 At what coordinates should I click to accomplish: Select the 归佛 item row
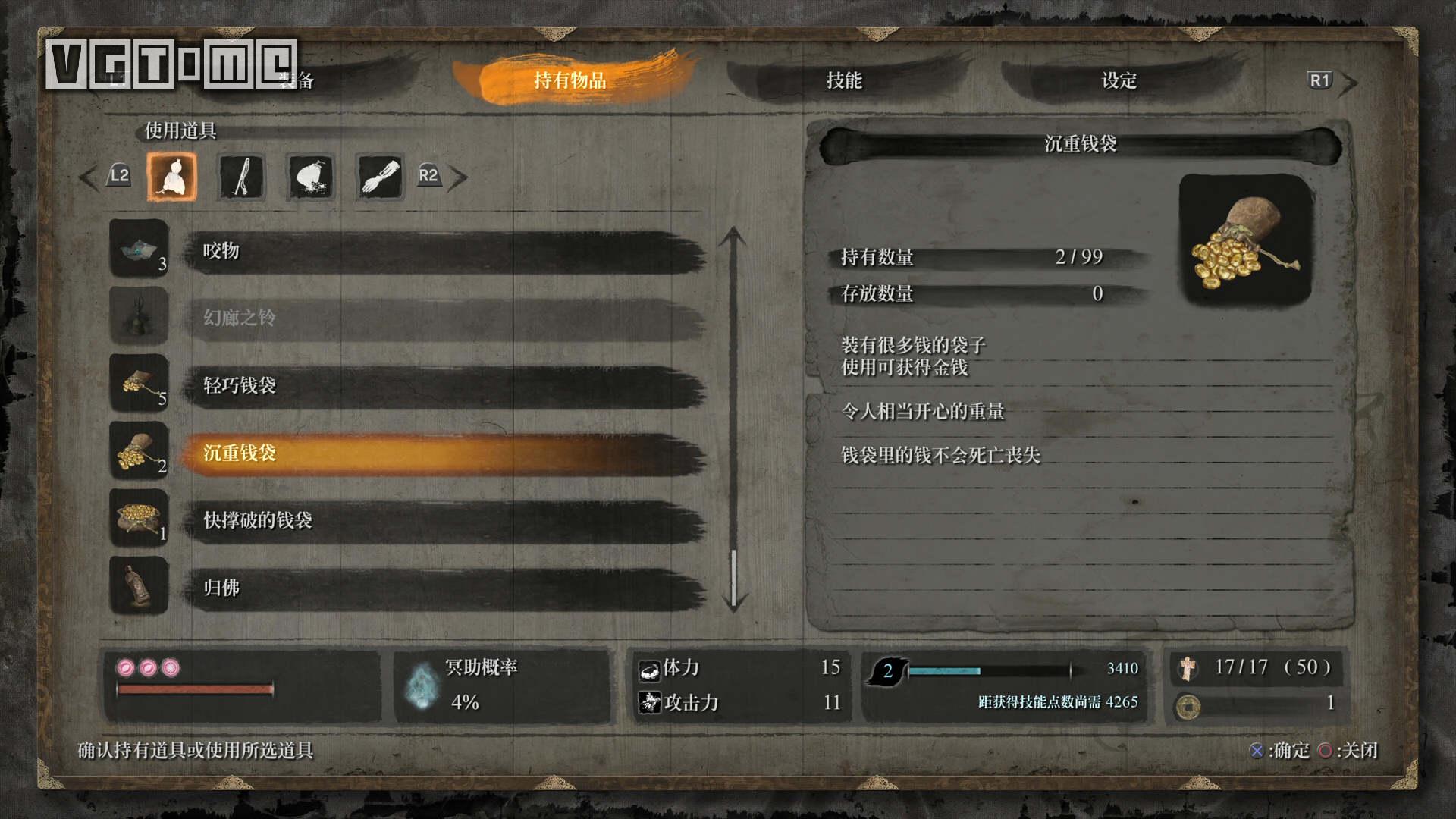pyautogui.click(x=444, y=588)
